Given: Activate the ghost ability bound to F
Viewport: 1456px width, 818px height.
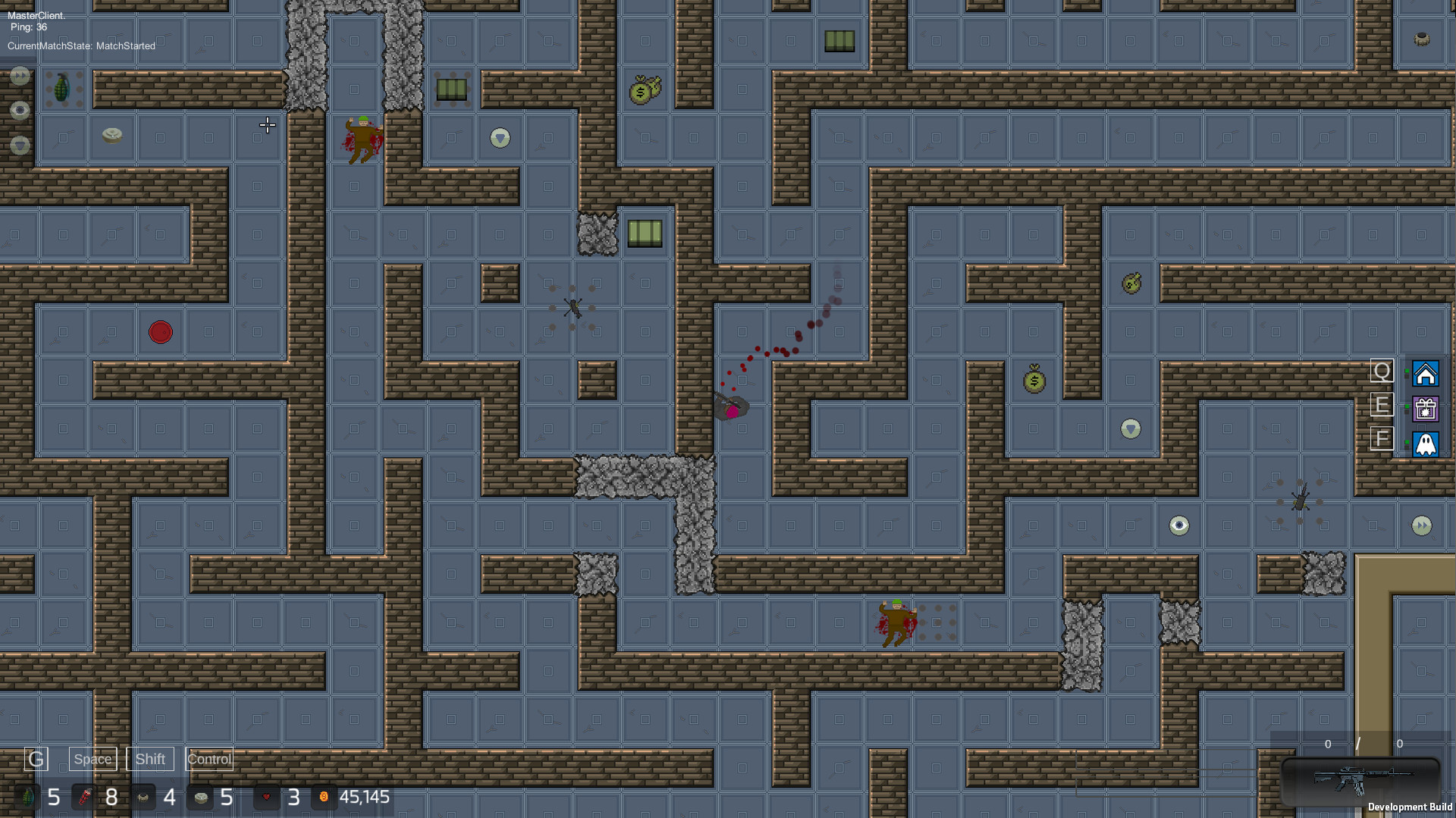Looking at the screenshot, I should pyautogui.click(x=1426, y=445).
